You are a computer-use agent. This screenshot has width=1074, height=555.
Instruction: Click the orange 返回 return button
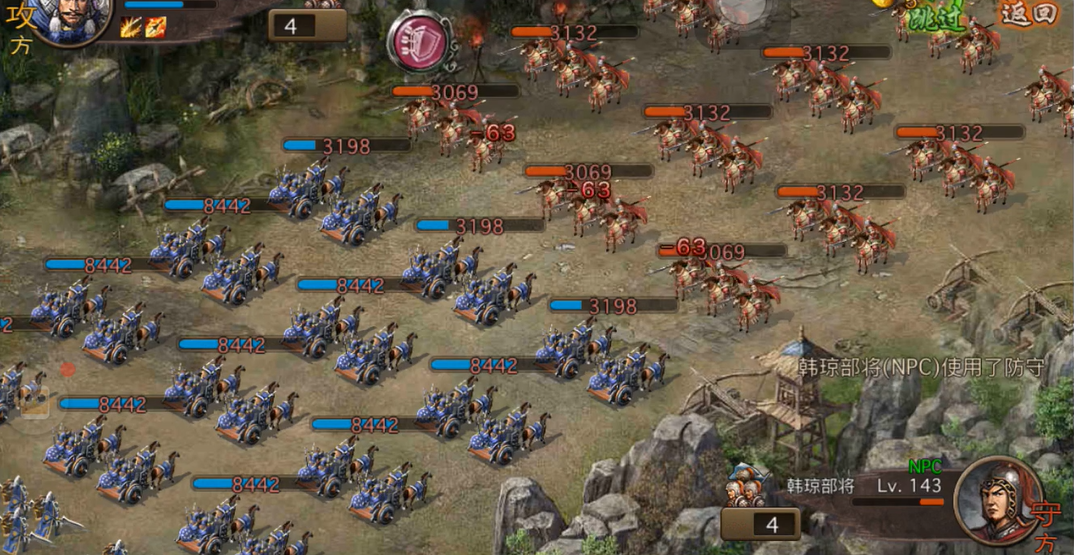pyautogui.click(x=1028, y=14)
